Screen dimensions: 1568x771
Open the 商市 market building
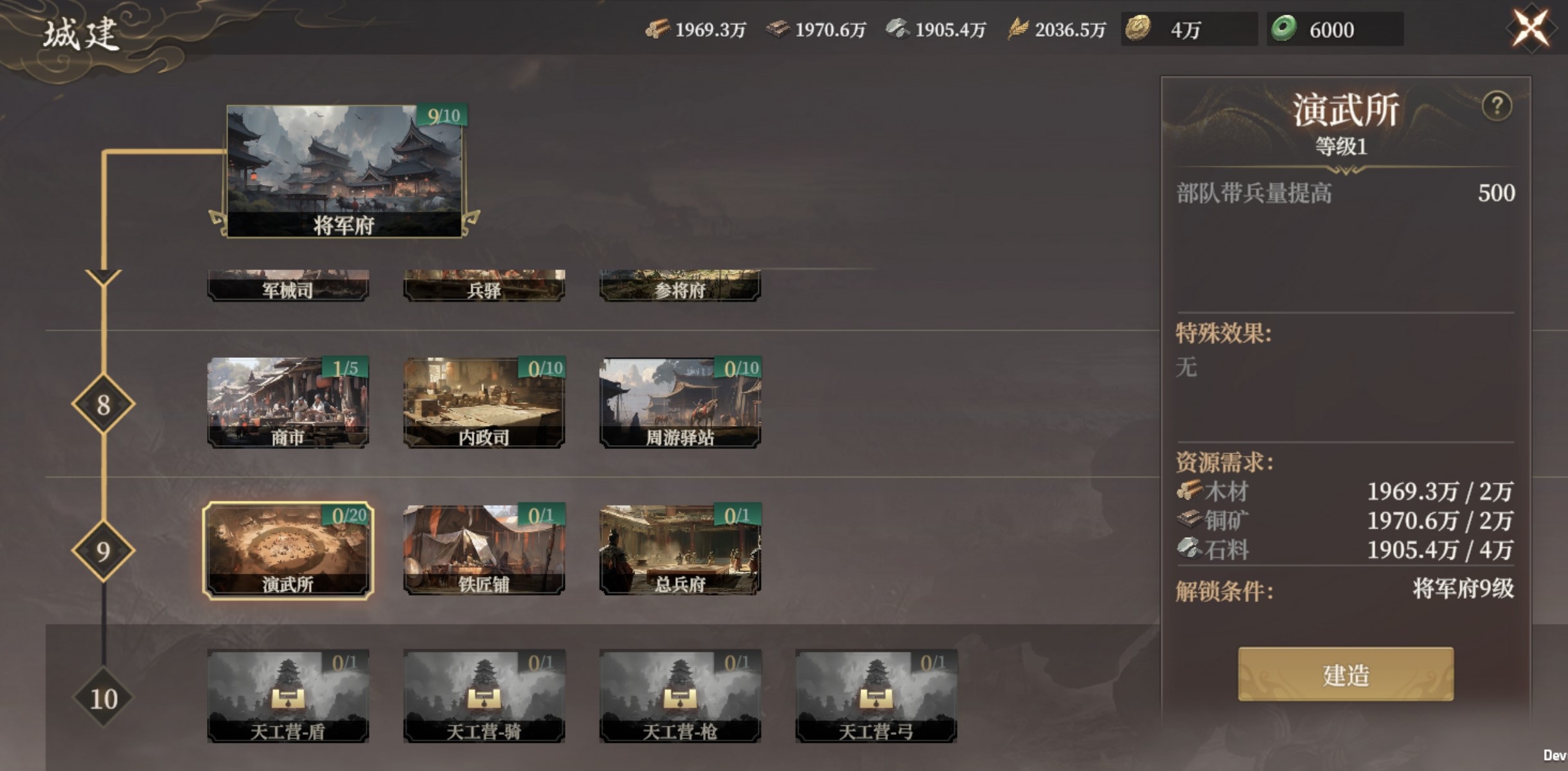pyautogui.click(x=288, y=403)
